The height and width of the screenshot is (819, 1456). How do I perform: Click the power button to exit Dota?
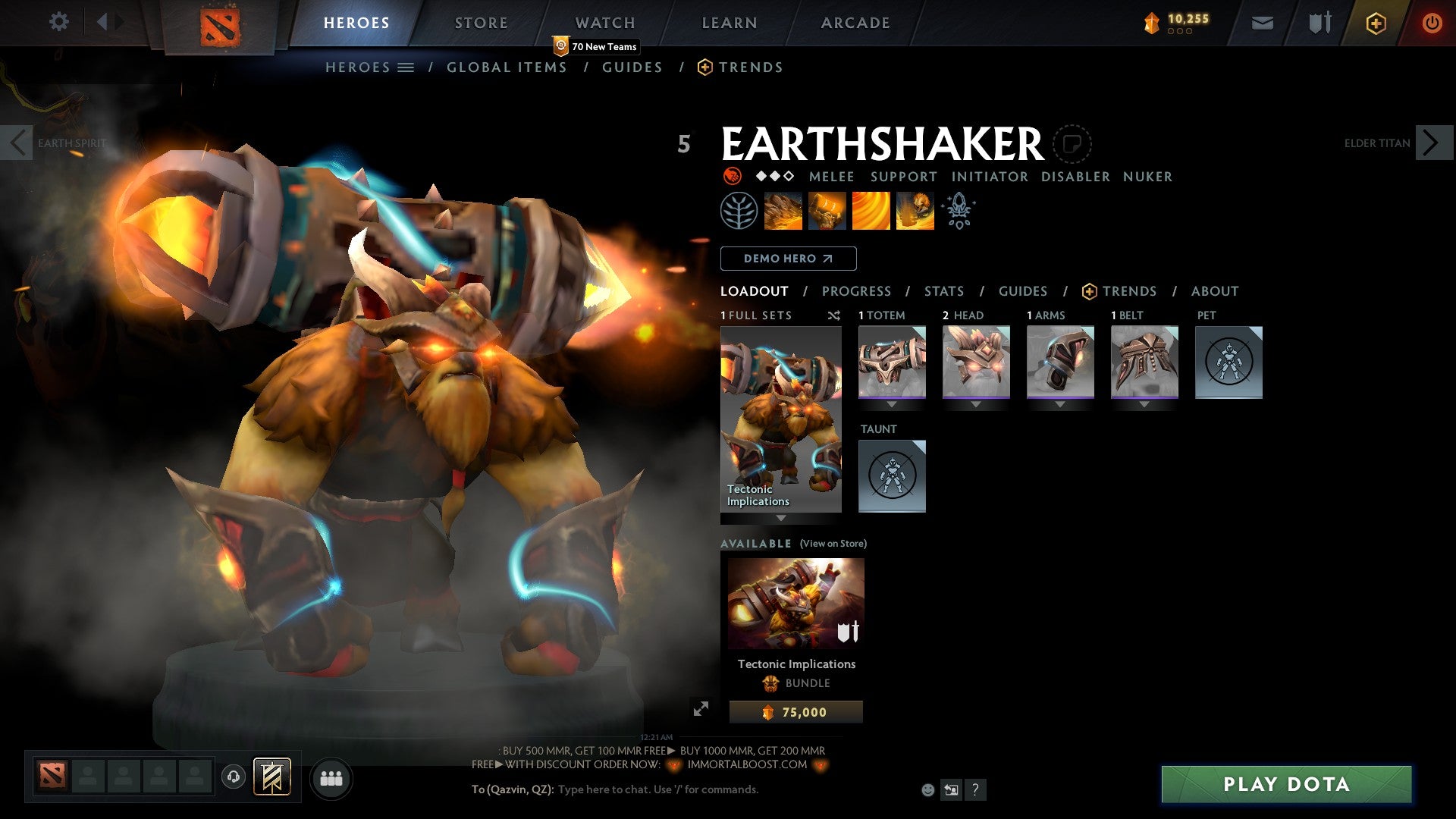click(x=1432, y=23)
